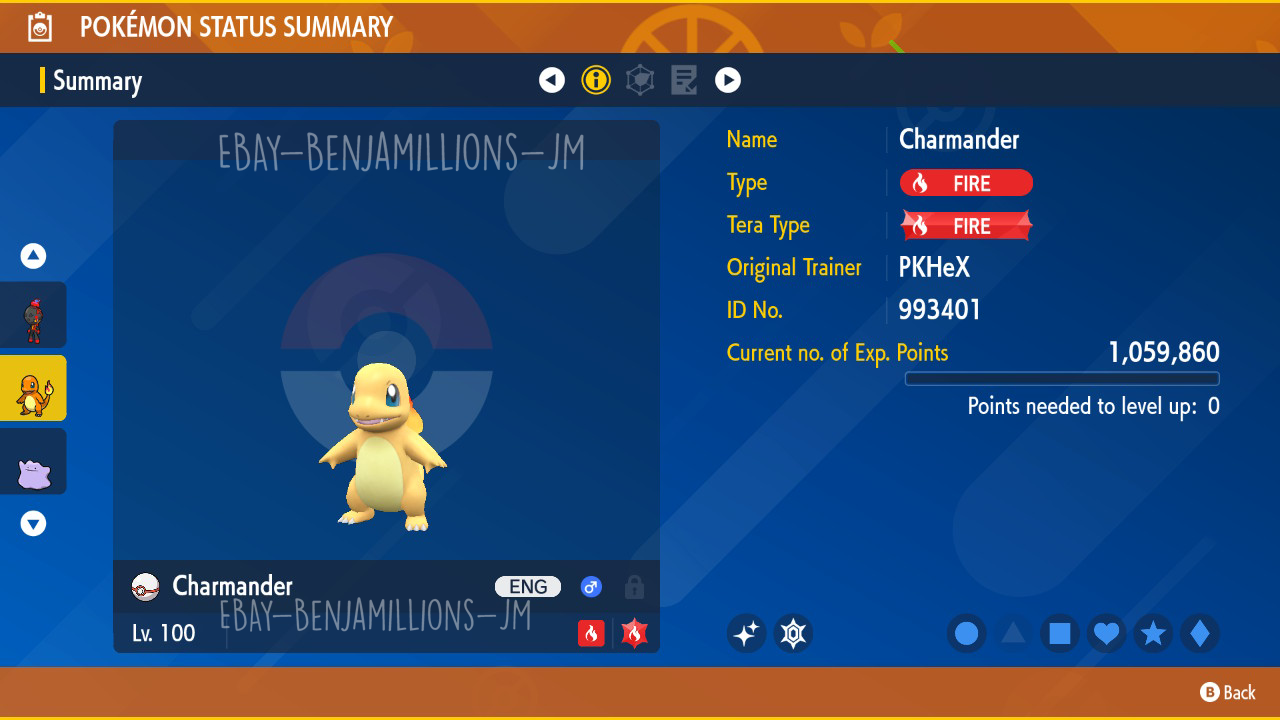Image resolution: width=1280 pixels, height=720 pixels.
Task: Toggle the blue circle mark
Action: coord(966,633)
